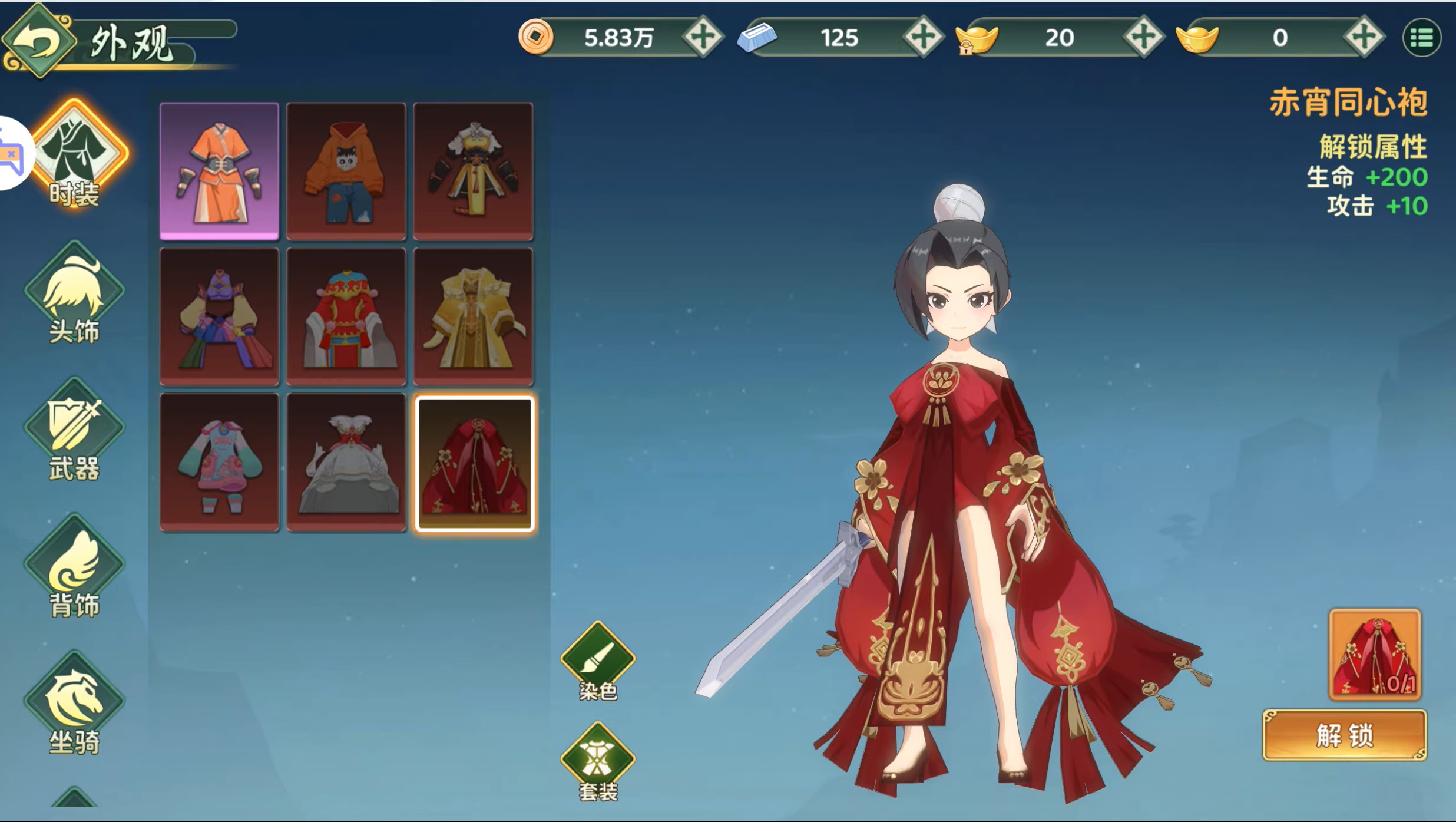This screenshot has height=822, width=1456.
Task: Choose the red and blue festive outfit
Action: 346,316
